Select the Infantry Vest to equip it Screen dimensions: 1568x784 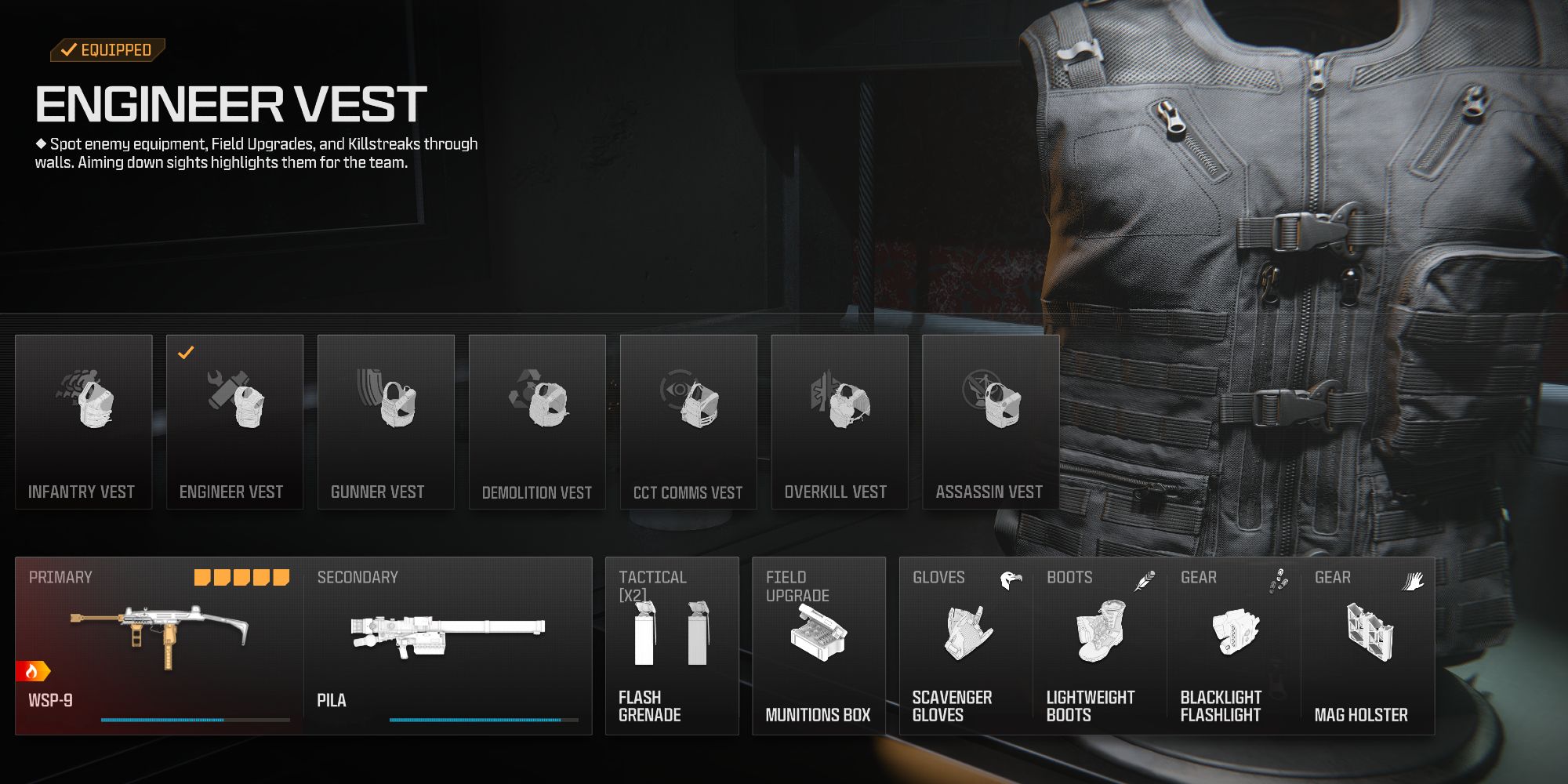pyautogui.click(x=83, y=408)
